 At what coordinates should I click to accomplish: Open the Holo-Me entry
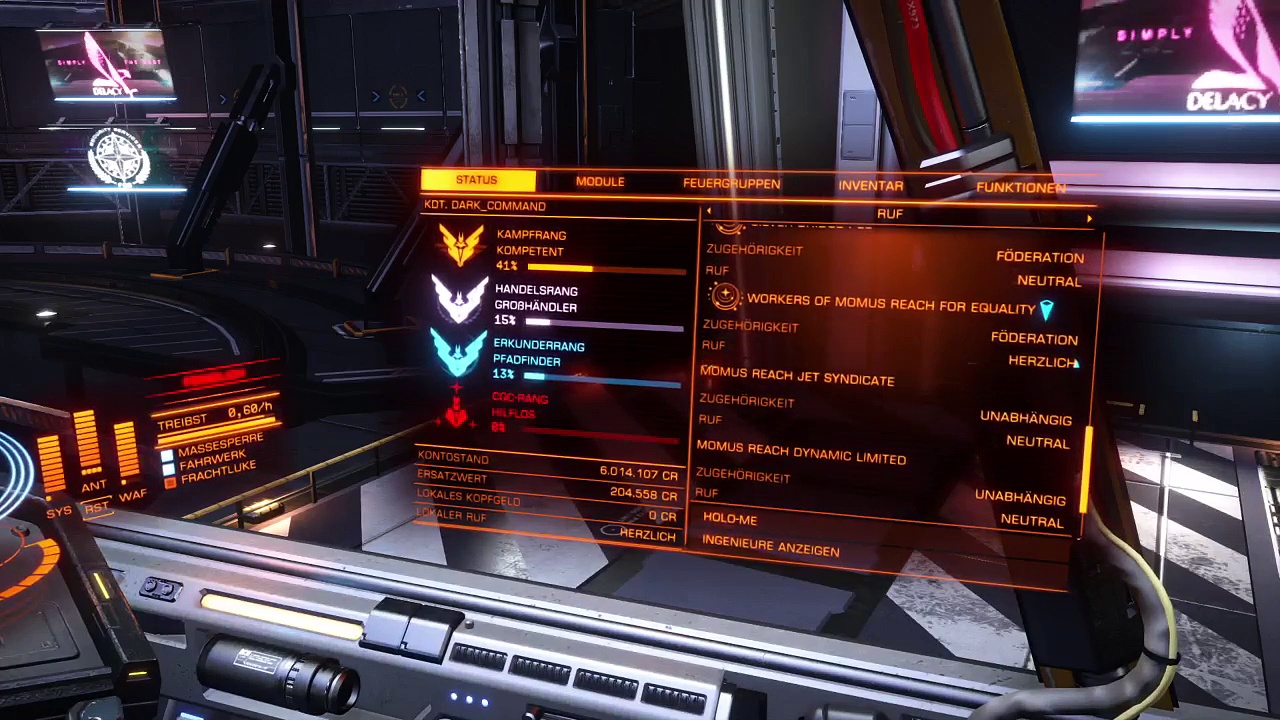click(730, 519)
